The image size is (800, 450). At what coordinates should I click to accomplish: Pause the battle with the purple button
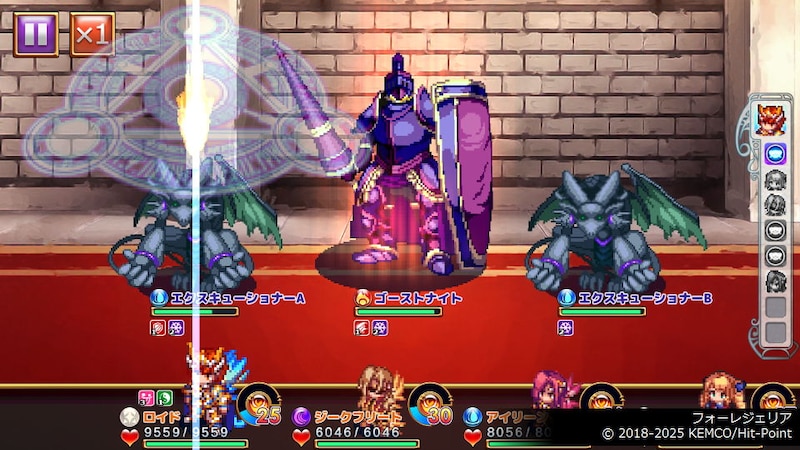[36, 34]
